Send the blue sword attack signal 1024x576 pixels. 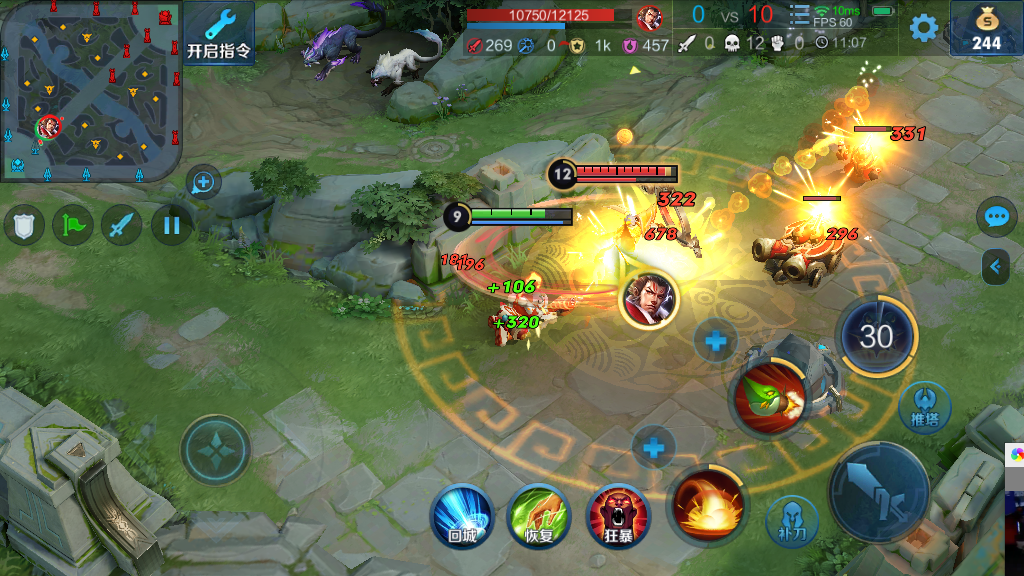click(122, 225)
